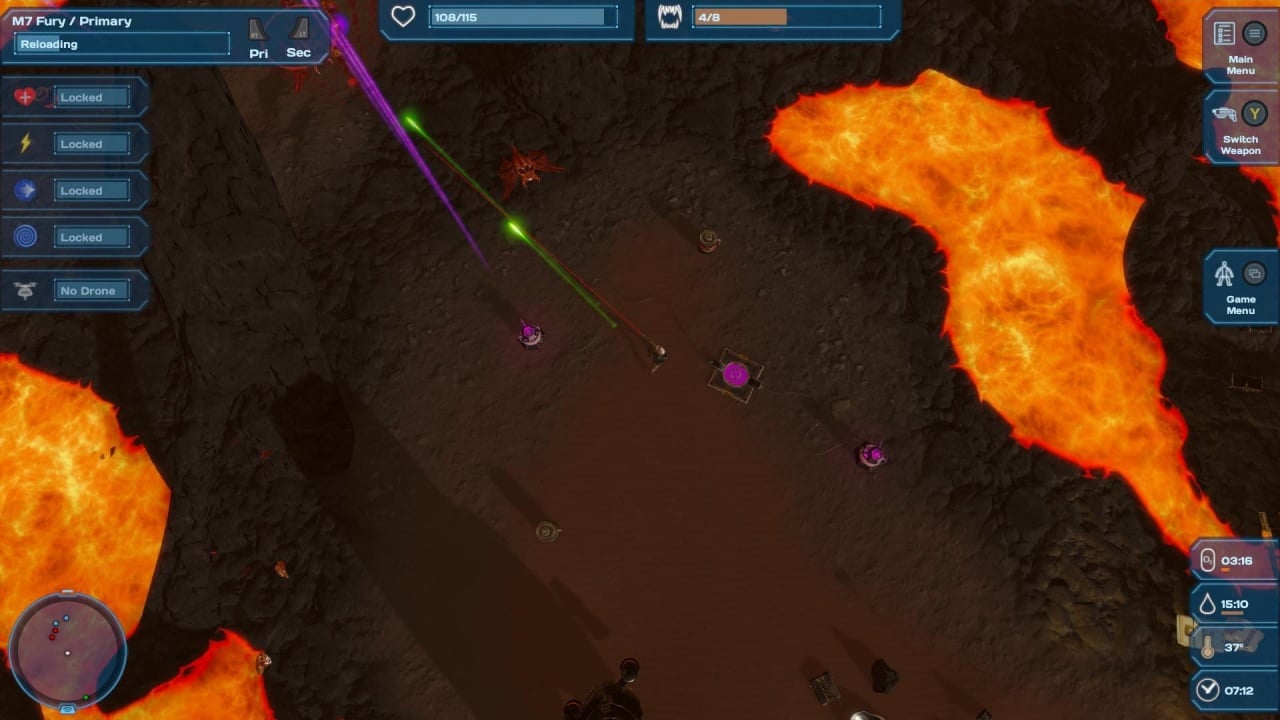1280x720 pixels.
Task: Click the No Drone slot
Action: (x=75, y=290)
